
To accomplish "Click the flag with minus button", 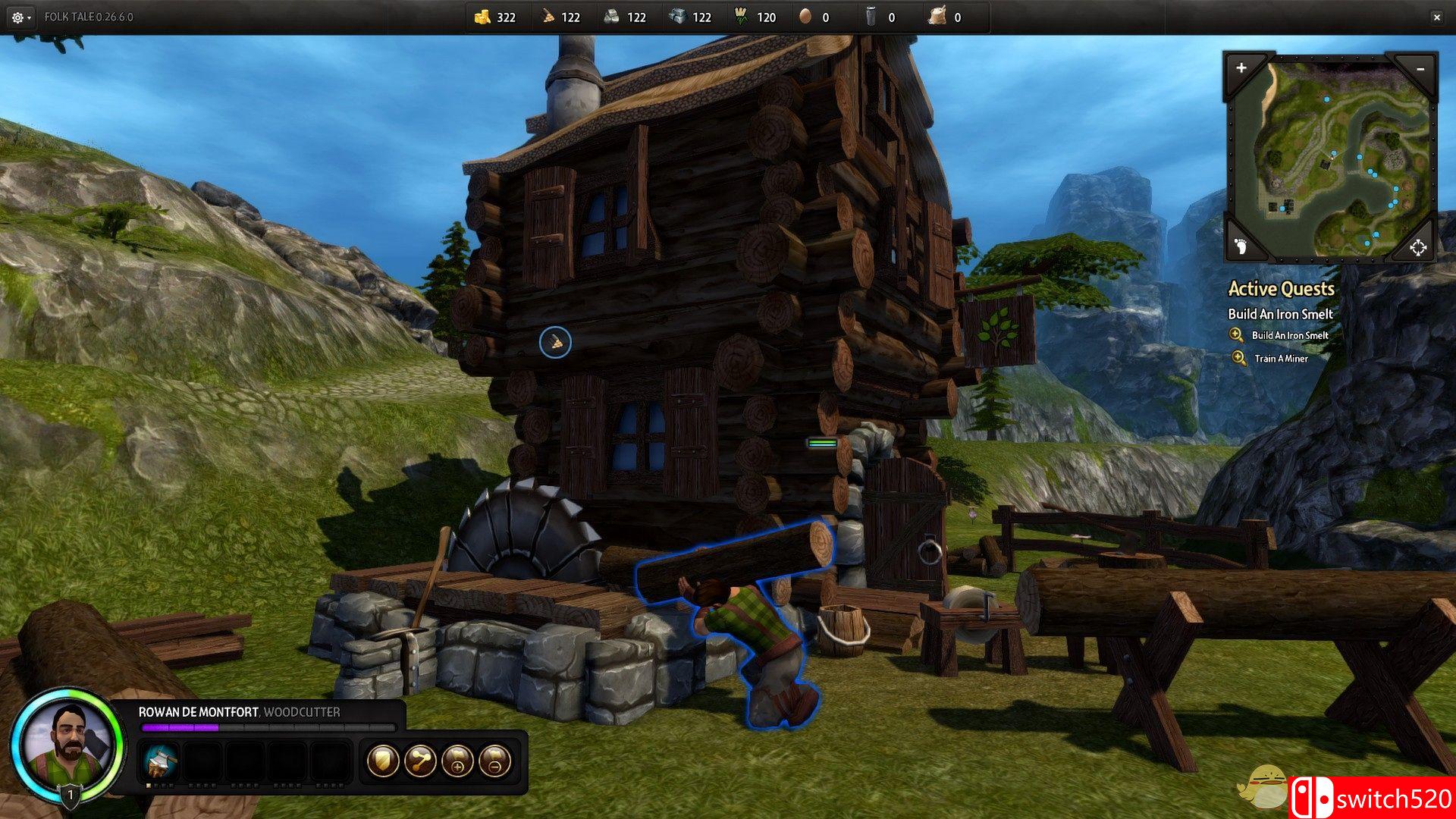I will (494, 761).
